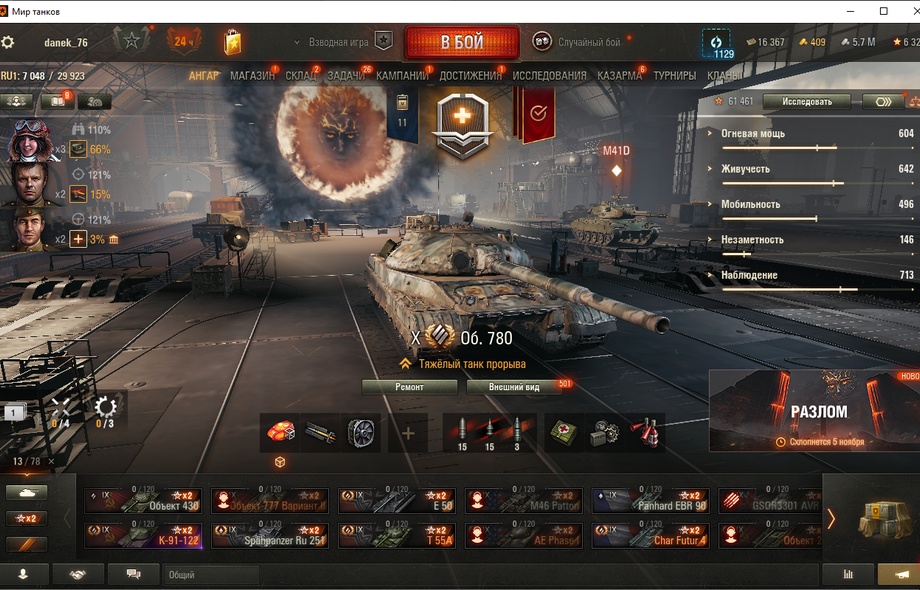Viewport: 920px width, 590px height.
Task: Go to the КАЗАРМА tab
Action: coord(620,76)
